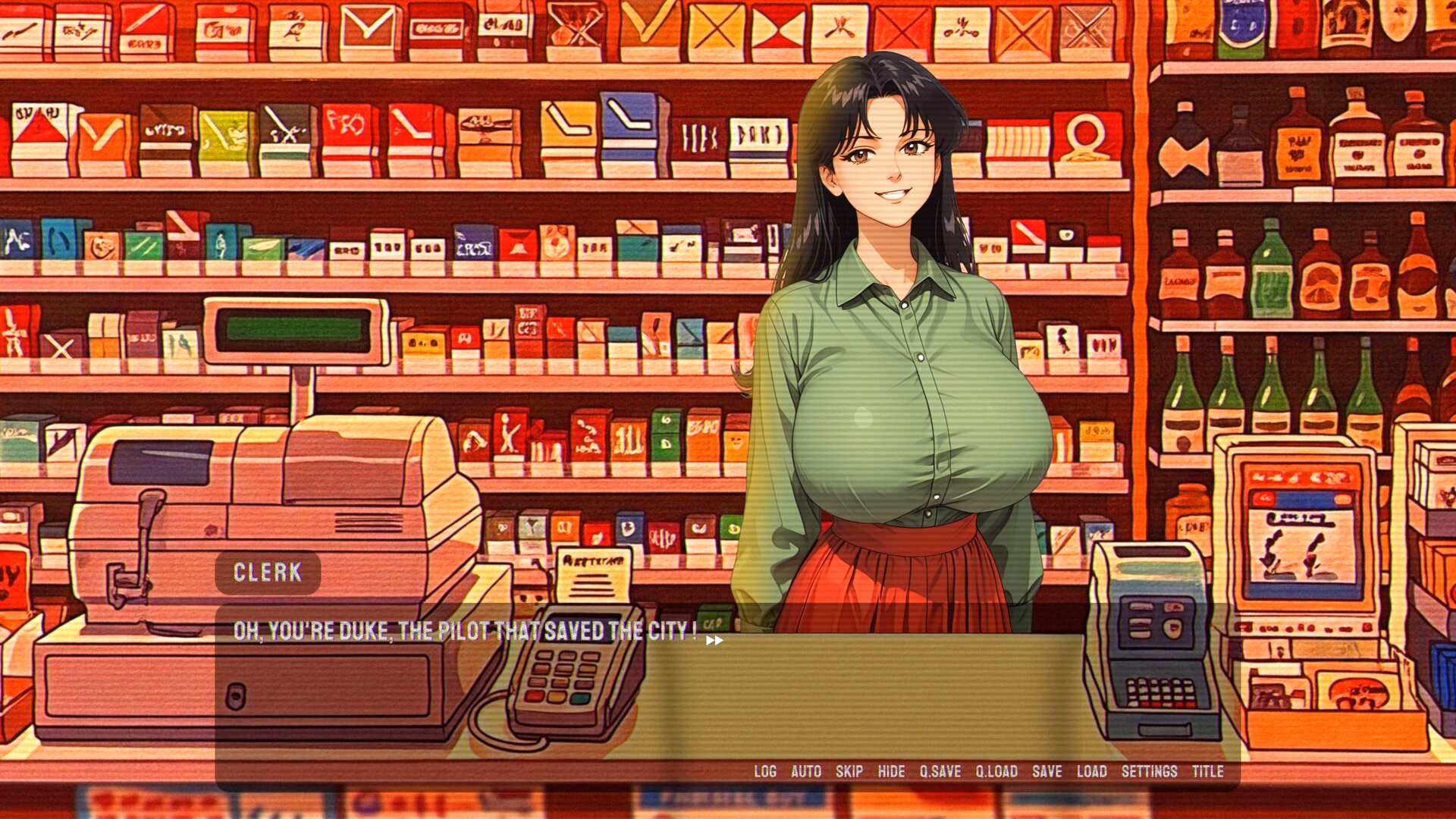Screen dimensions: 1456x819
Task: Hide the dialogue box
Action: click(891, 771)
